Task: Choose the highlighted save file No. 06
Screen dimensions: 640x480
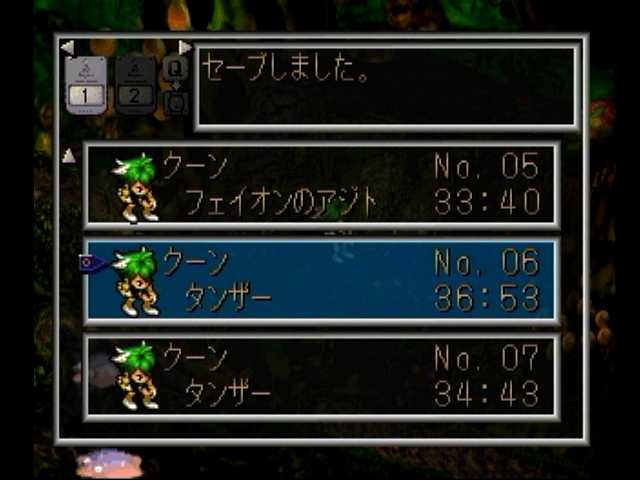Action: tap(322, 281)
